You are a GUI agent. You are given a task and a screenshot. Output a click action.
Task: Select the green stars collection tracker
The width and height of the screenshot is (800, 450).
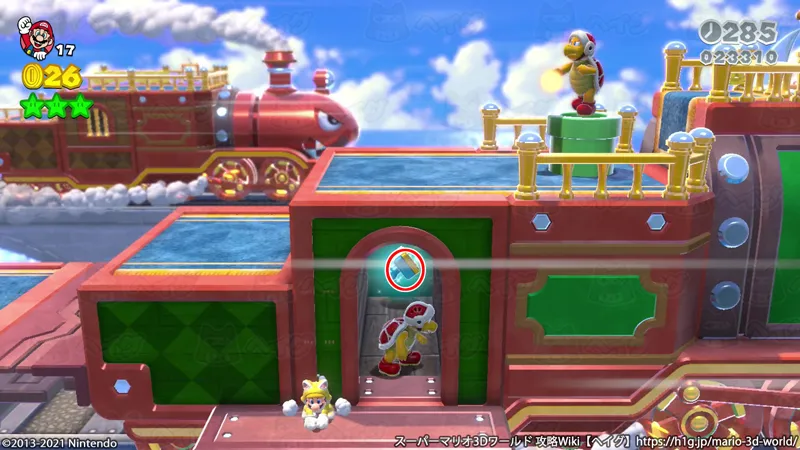[57, 103]
